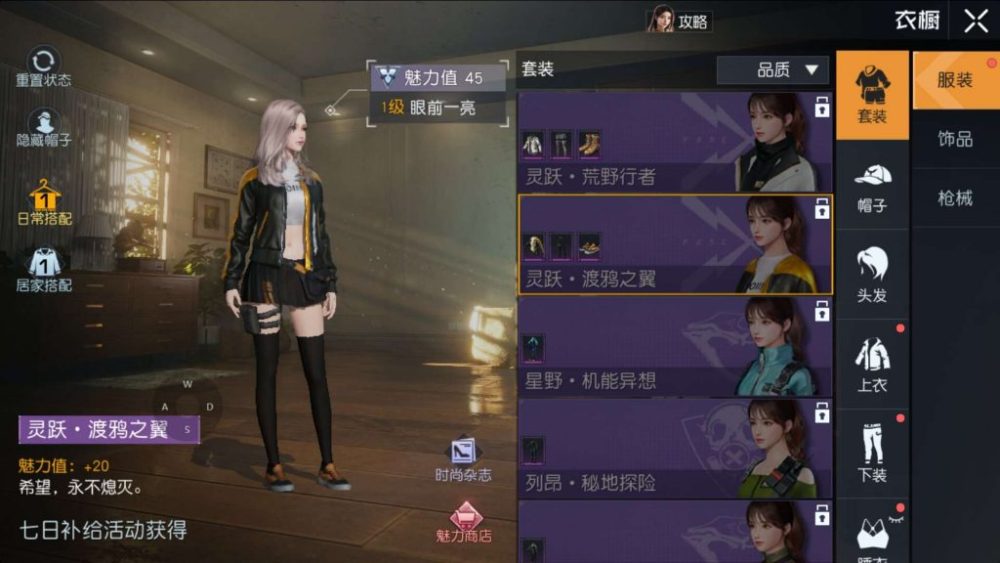Switch to the 饰品 tab
Image resolution: width=1000 pixels, height=563 pixels.
955,138
